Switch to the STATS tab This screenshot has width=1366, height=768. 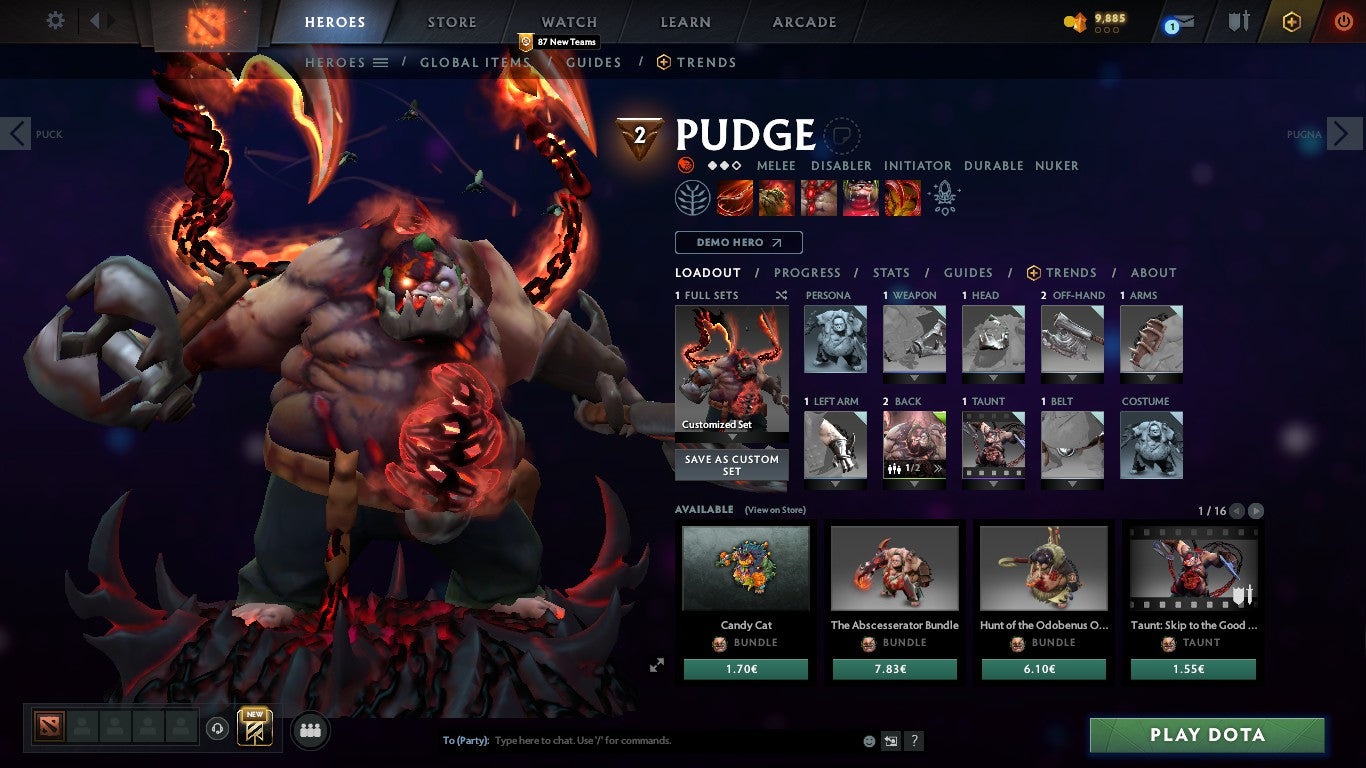pos(890,272)
